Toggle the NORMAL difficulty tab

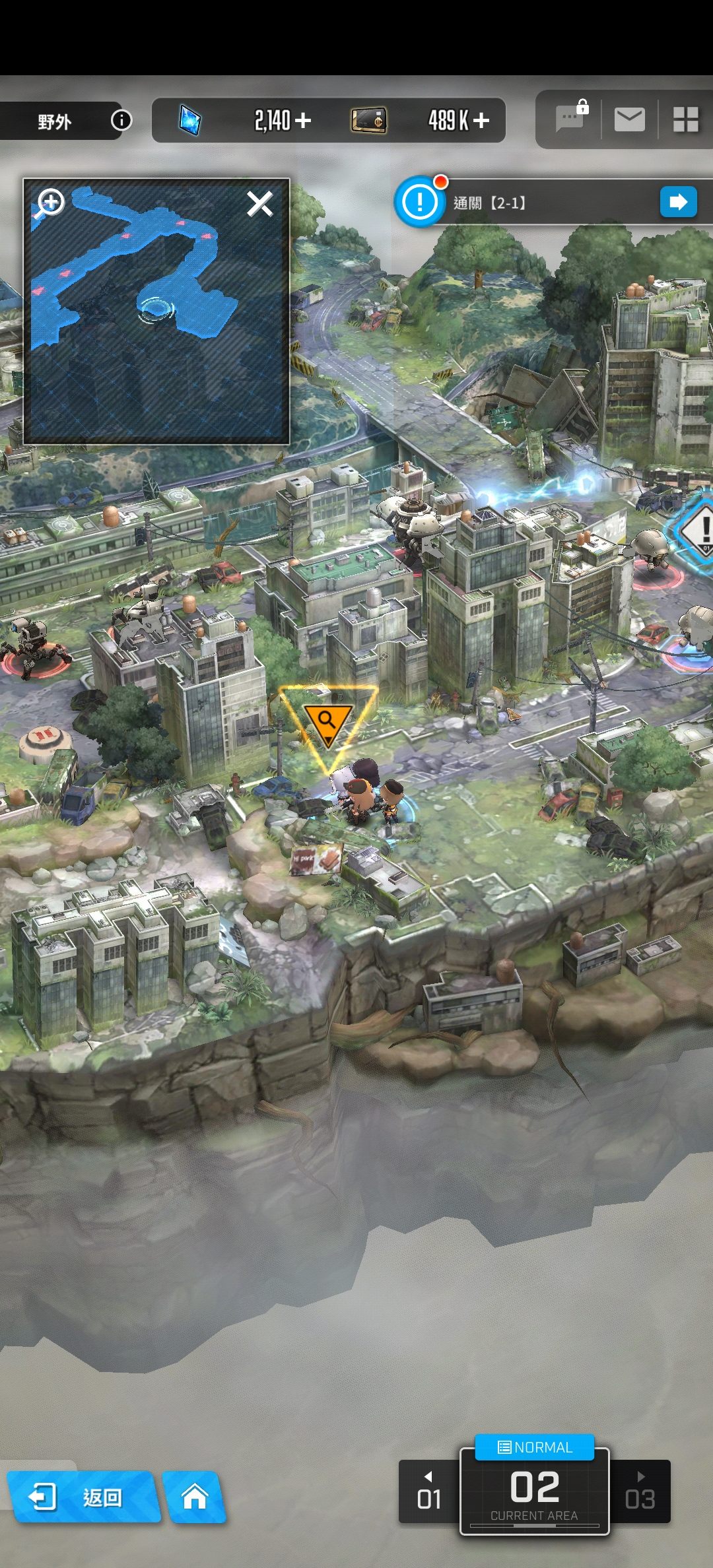click(535, 1447)
